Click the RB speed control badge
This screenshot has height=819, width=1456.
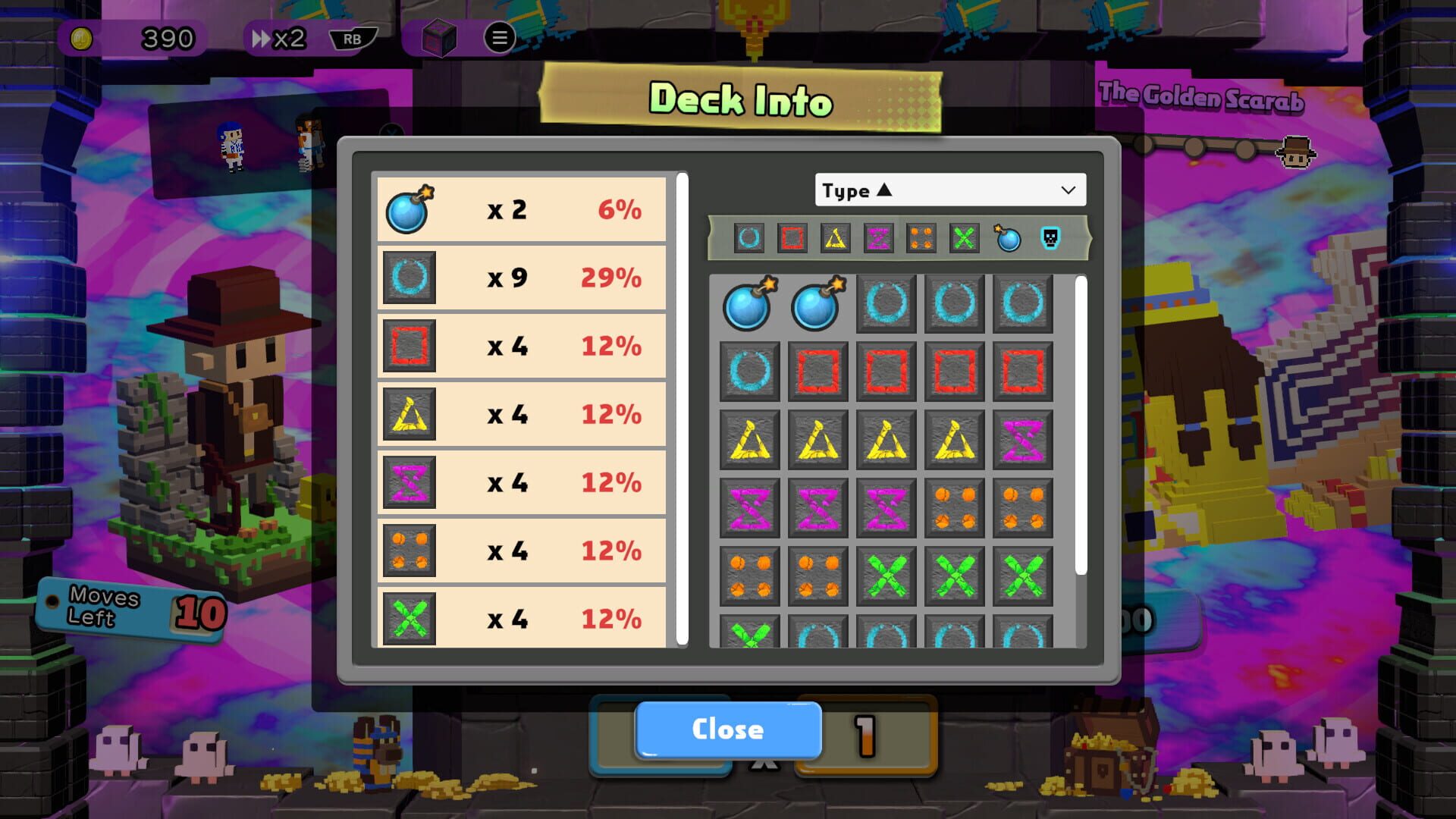(x=350, y=39)
